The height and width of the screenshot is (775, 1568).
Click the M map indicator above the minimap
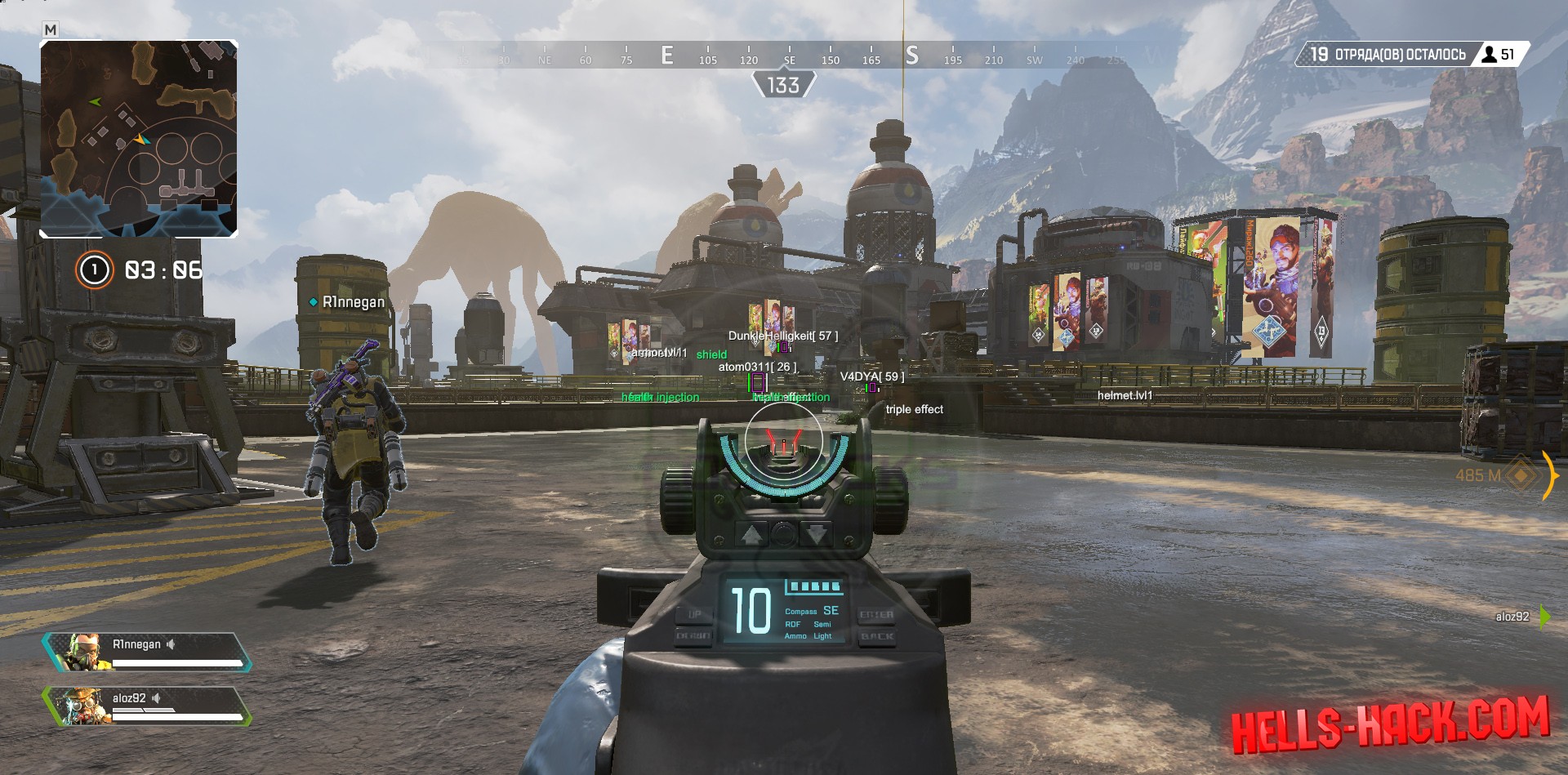pos(50,27)
